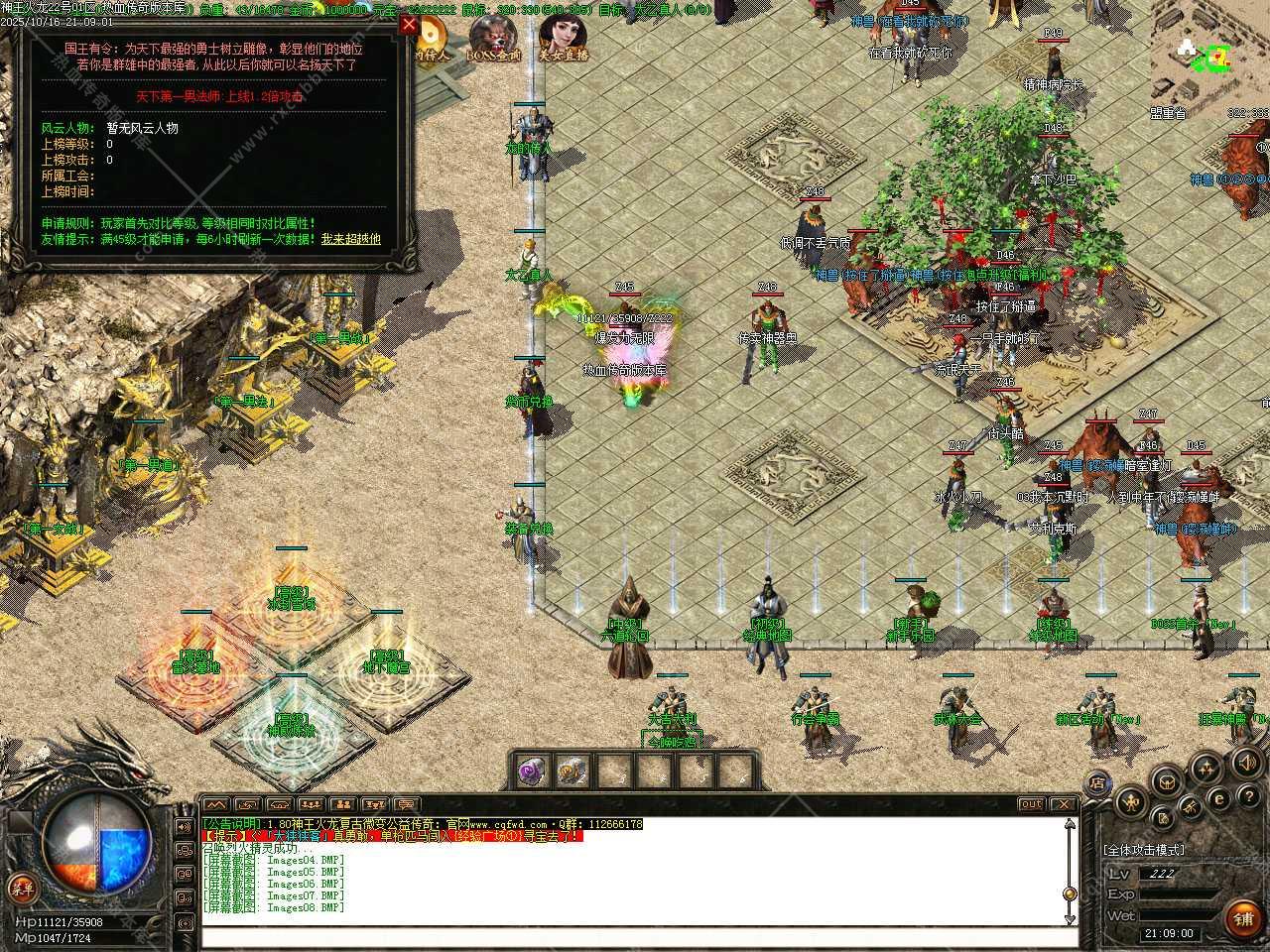
Task: Close the statue ranking dialog
Action: tap(408, 25)
